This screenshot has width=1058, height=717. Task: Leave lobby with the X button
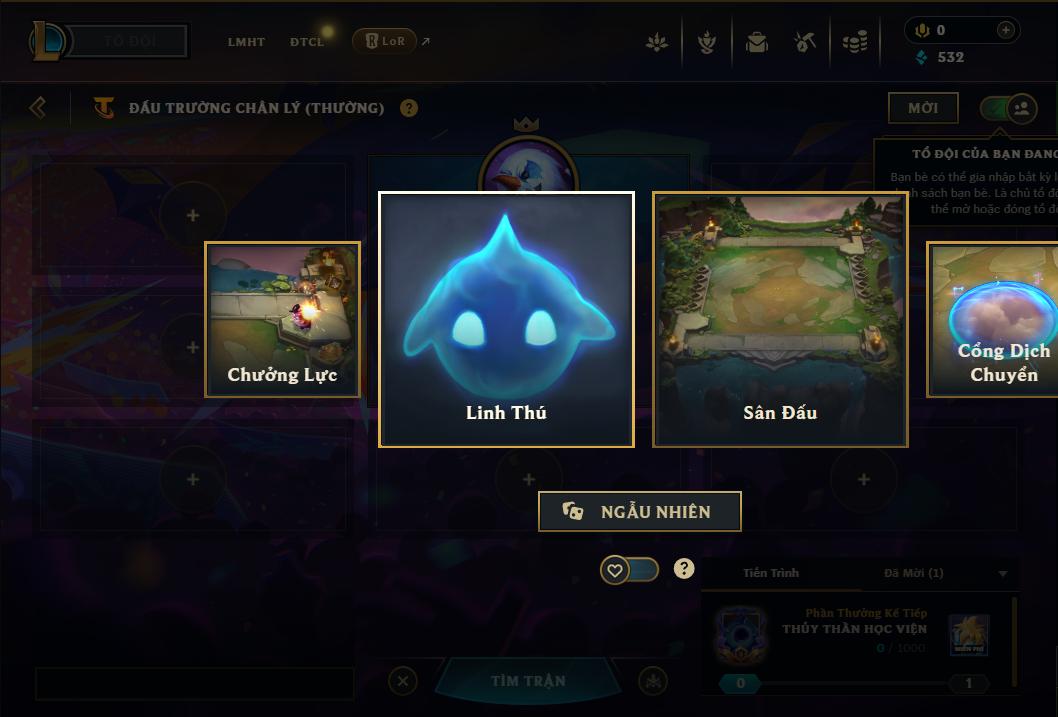click(402, 682)
